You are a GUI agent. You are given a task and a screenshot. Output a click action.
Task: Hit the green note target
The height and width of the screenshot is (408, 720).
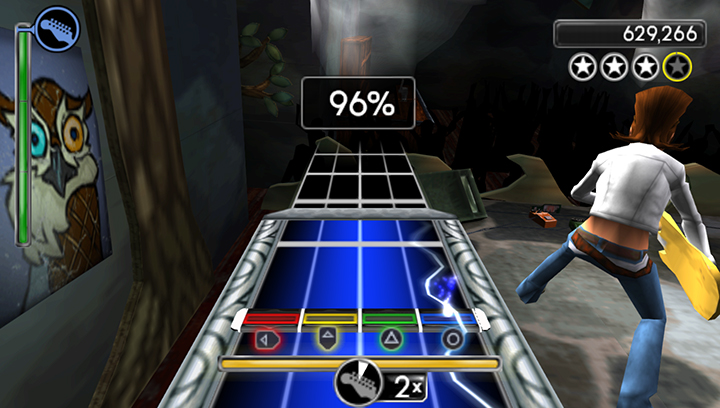click(x=390, y=339)
